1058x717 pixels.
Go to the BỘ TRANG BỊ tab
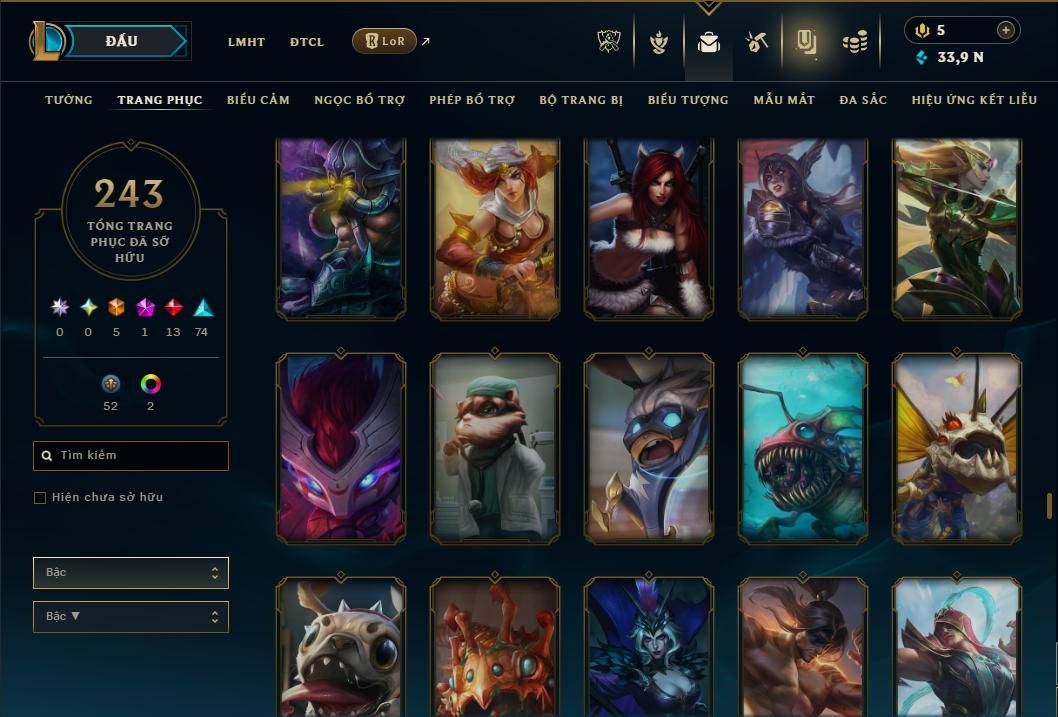pyautogui.click(x=581, y=100)
